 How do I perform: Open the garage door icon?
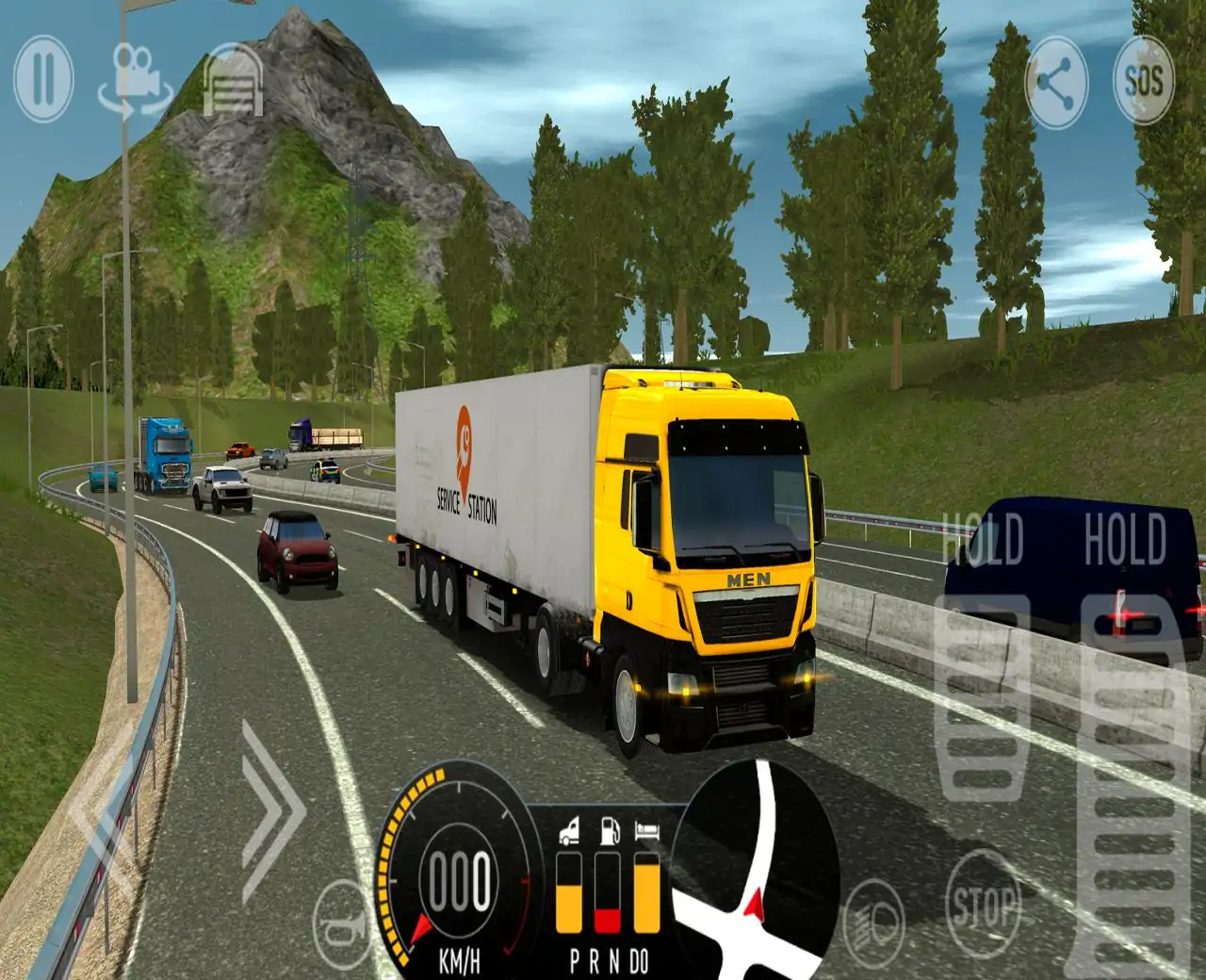point(233,83)
